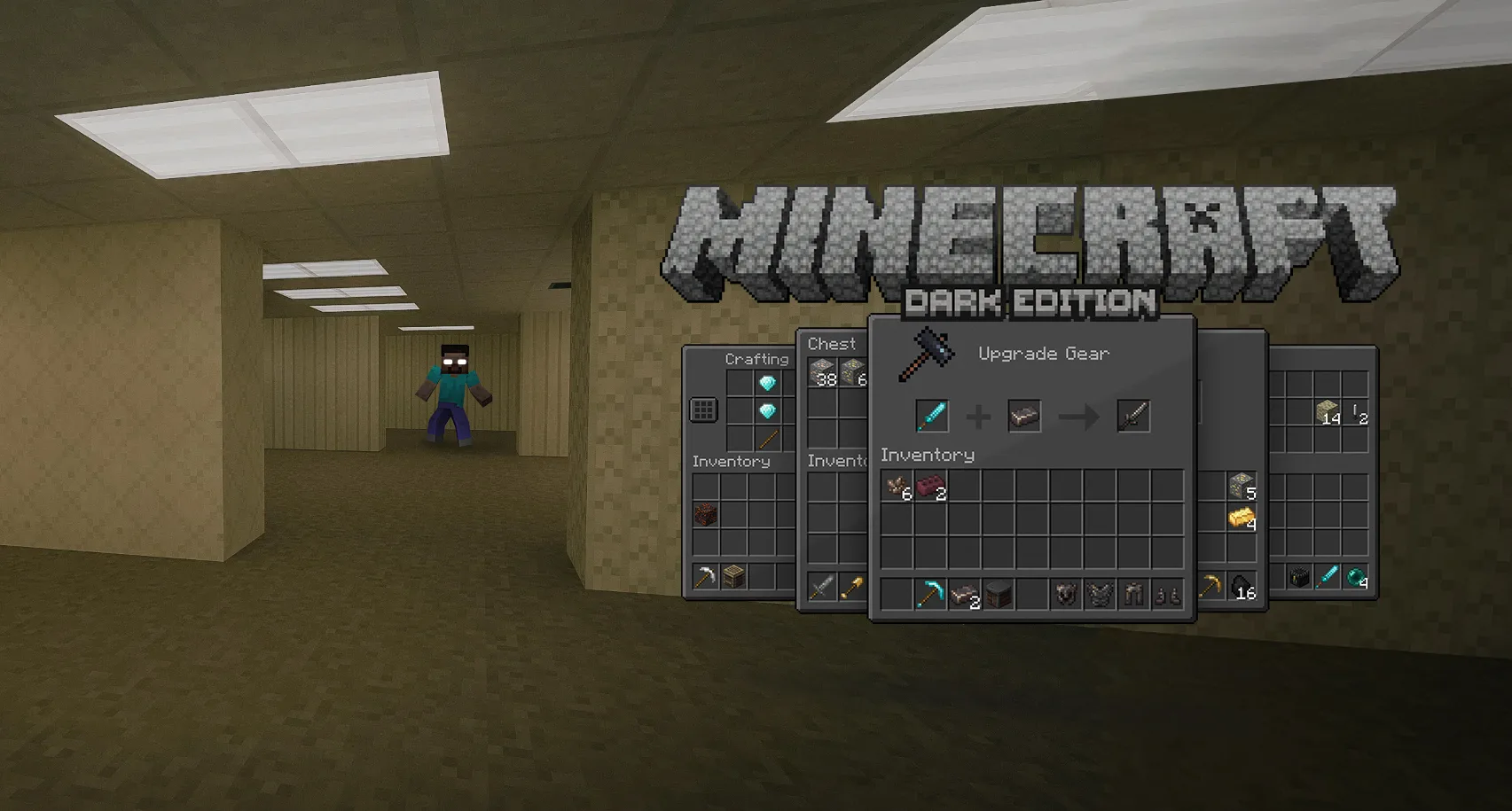1512x811 pixels.
Task: Pick up the stack of 38 coal ore
Action: coord(820,370)
